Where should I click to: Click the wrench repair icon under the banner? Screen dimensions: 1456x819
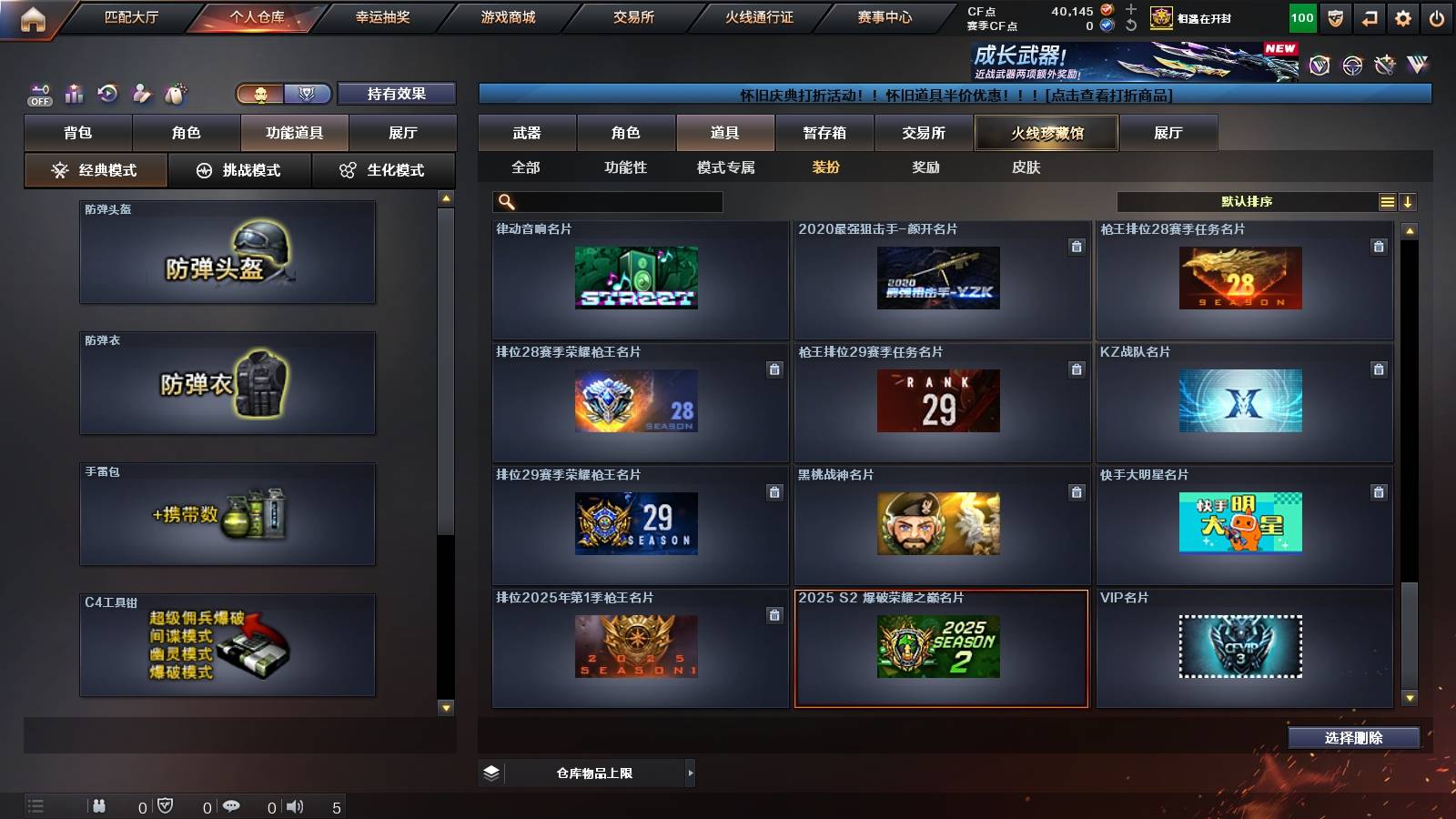(1385, 66)
